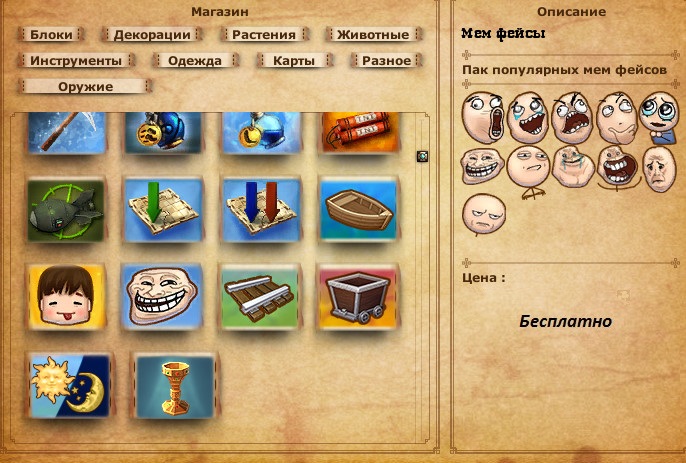
Task: Select the bomb with green crosshair item
Action: coord(66,207)
